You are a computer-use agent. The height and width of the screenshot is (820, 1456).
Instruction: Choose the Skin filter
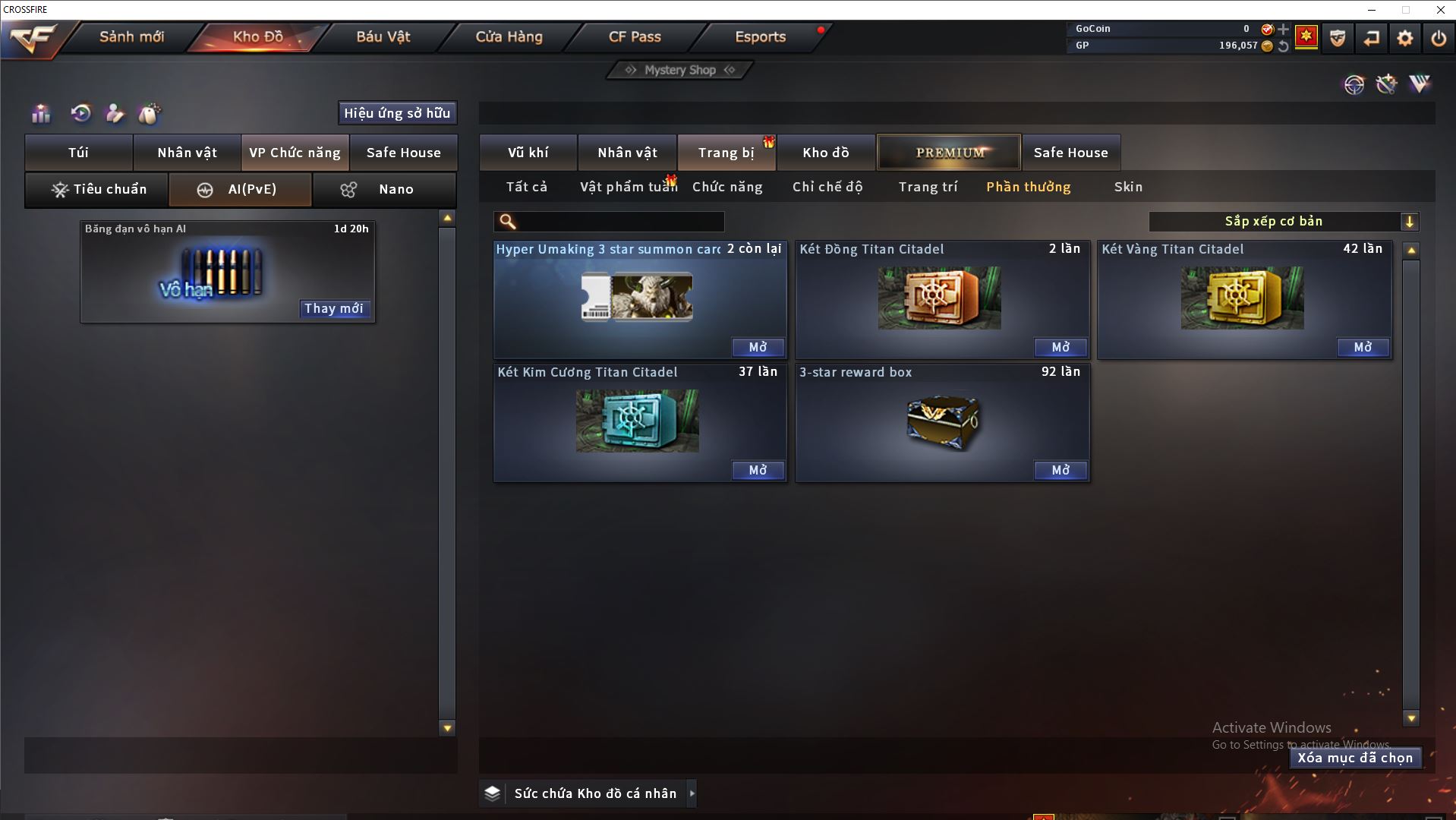coord(1128,187)
